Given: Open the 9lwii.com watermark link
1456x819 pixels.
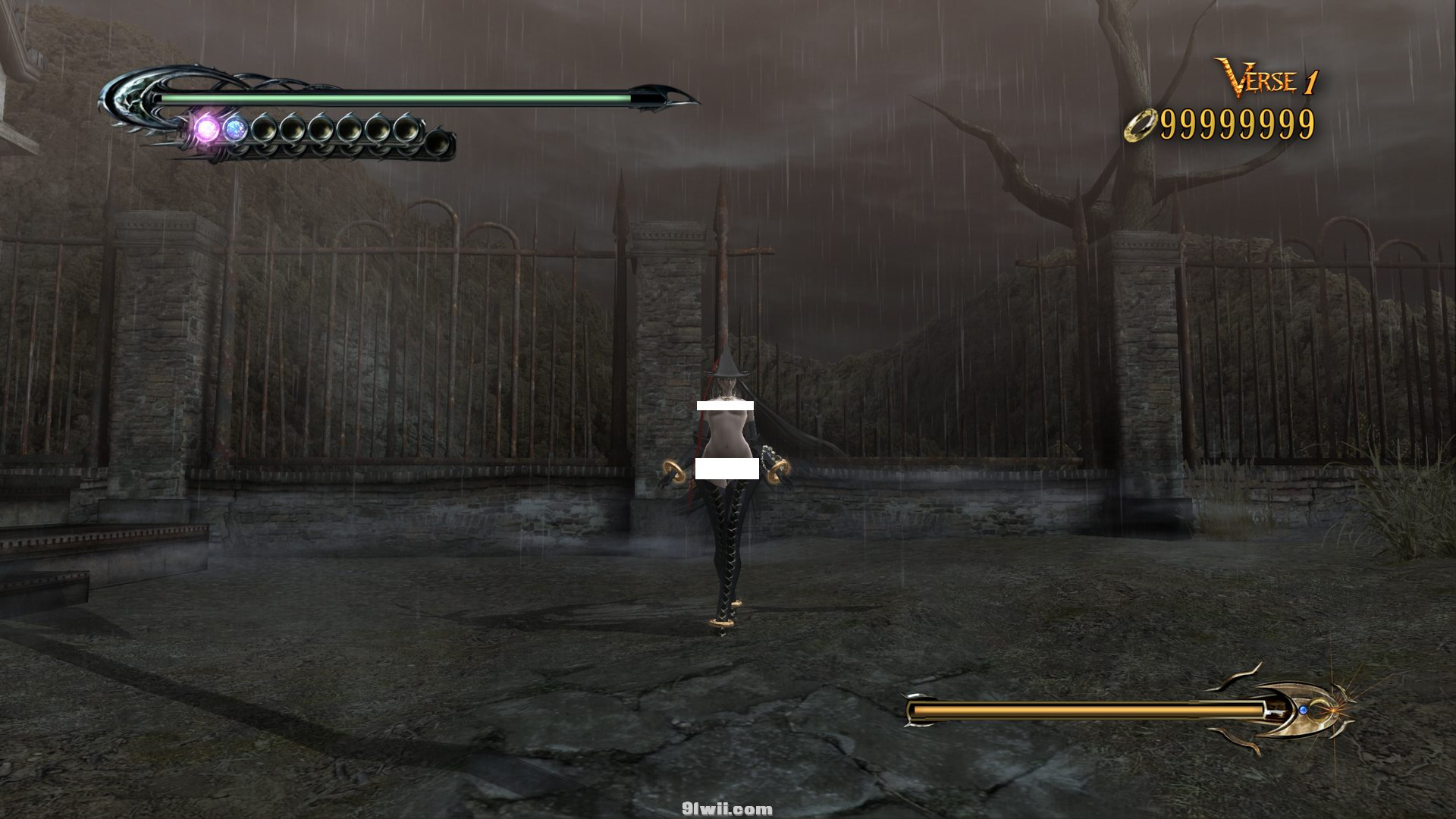Looking at the screenshot, I should tap(726, 808).
